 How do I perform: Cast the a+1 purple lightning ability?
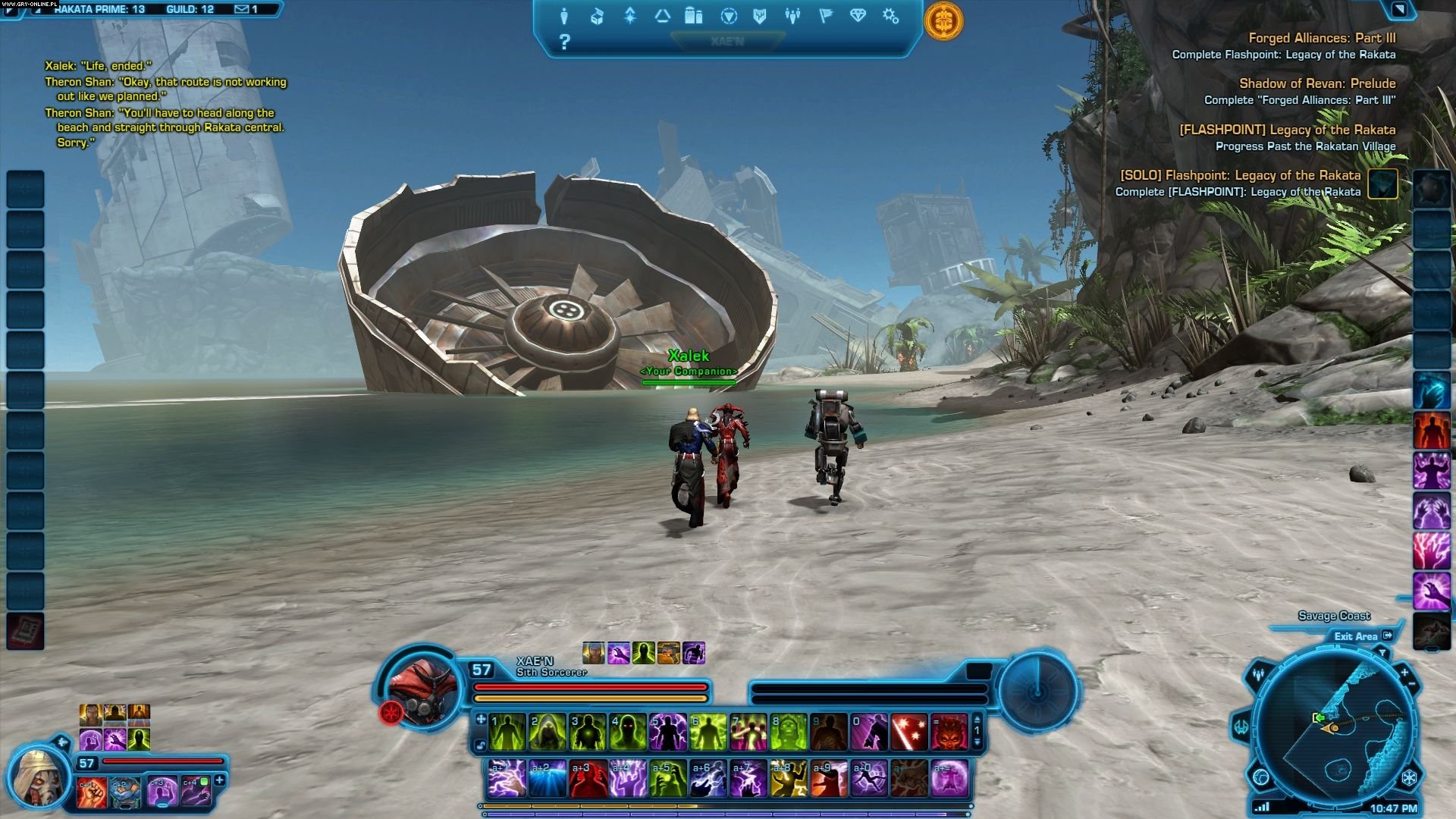coord(507,779)
